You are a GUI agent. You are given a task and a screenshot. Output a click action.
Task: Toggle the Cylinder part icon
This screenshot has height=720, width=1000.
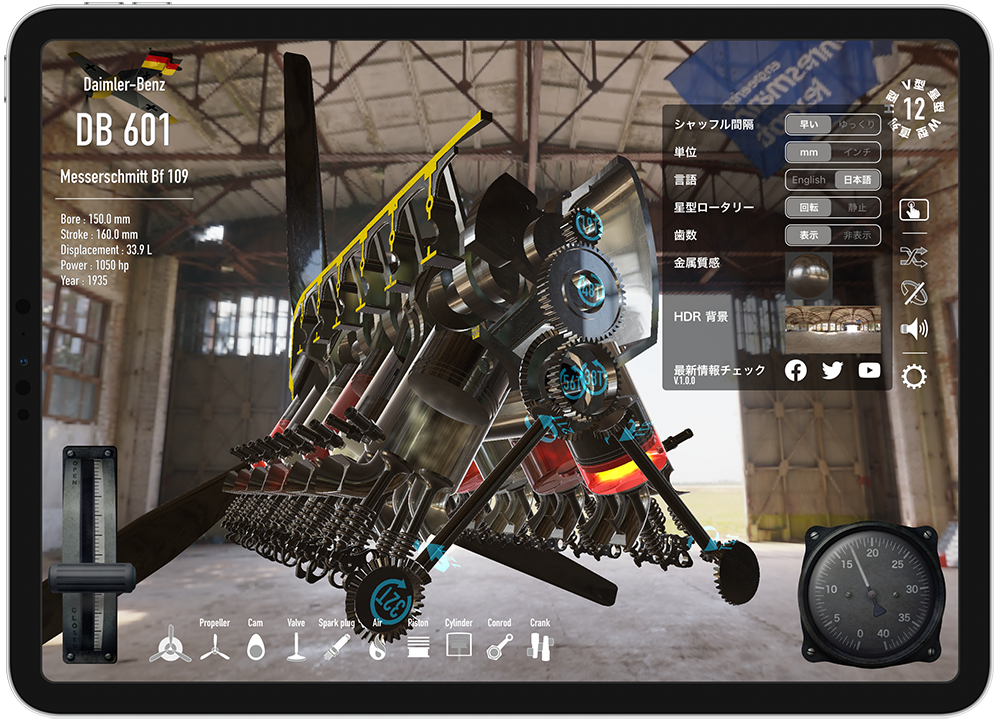tap(458, 645)
